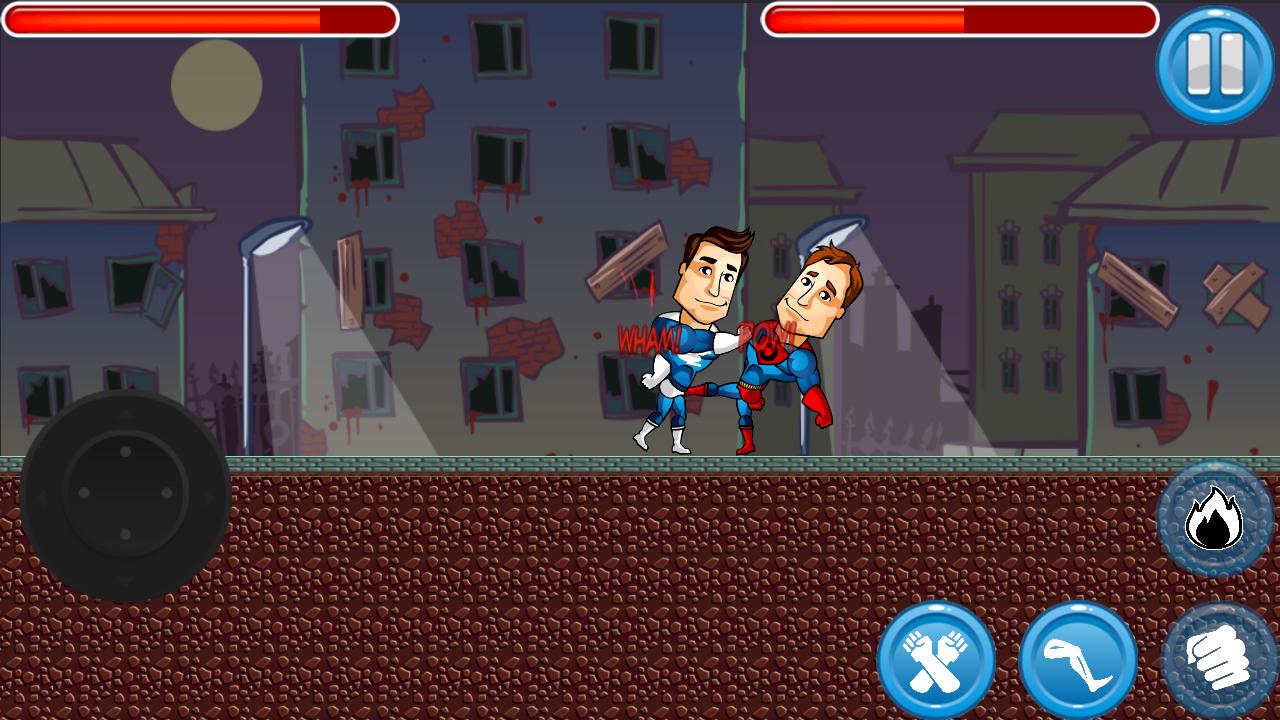Click the right player's health bar
This screenshot has height=720, width=1280.
(960, 17)
